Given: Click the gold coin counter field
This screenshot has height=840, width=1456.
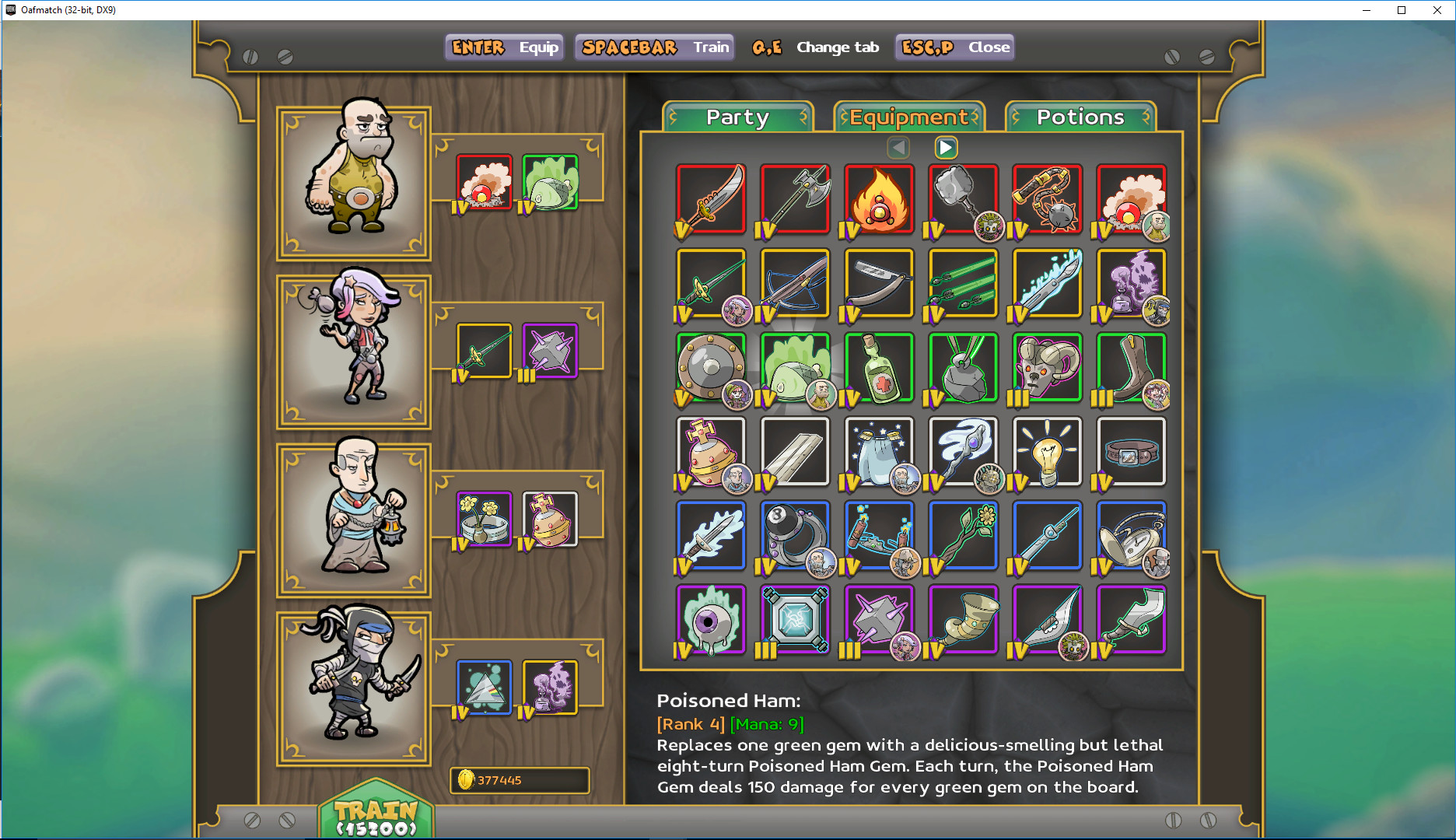Looking at the screenshot, I should click(x=519, y=781).
